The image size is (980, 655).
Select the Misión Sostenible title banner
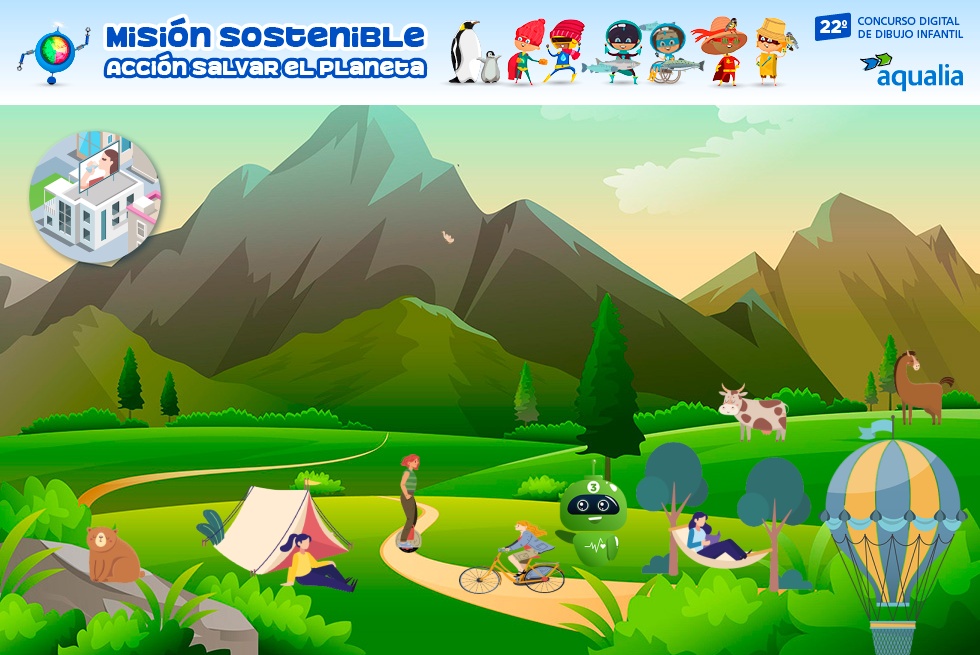265,52
